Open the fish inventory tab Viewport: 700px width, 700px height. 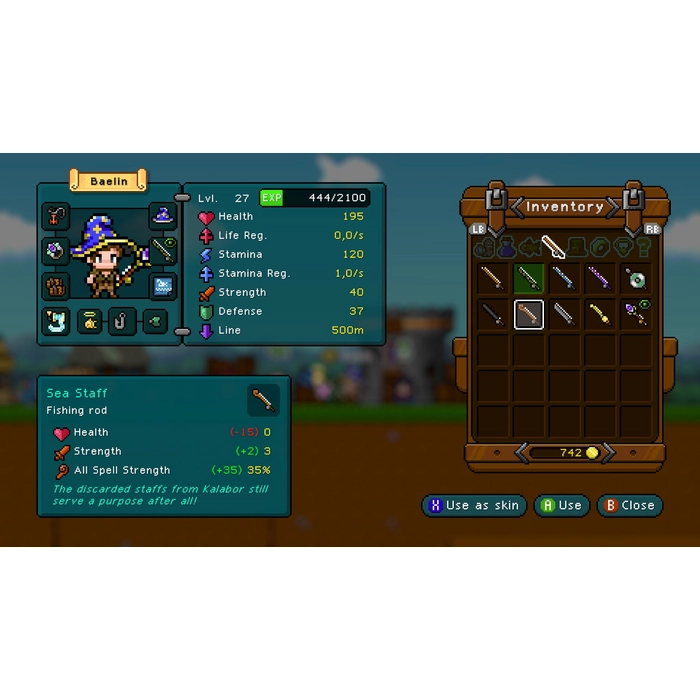[x=530, y=246]
